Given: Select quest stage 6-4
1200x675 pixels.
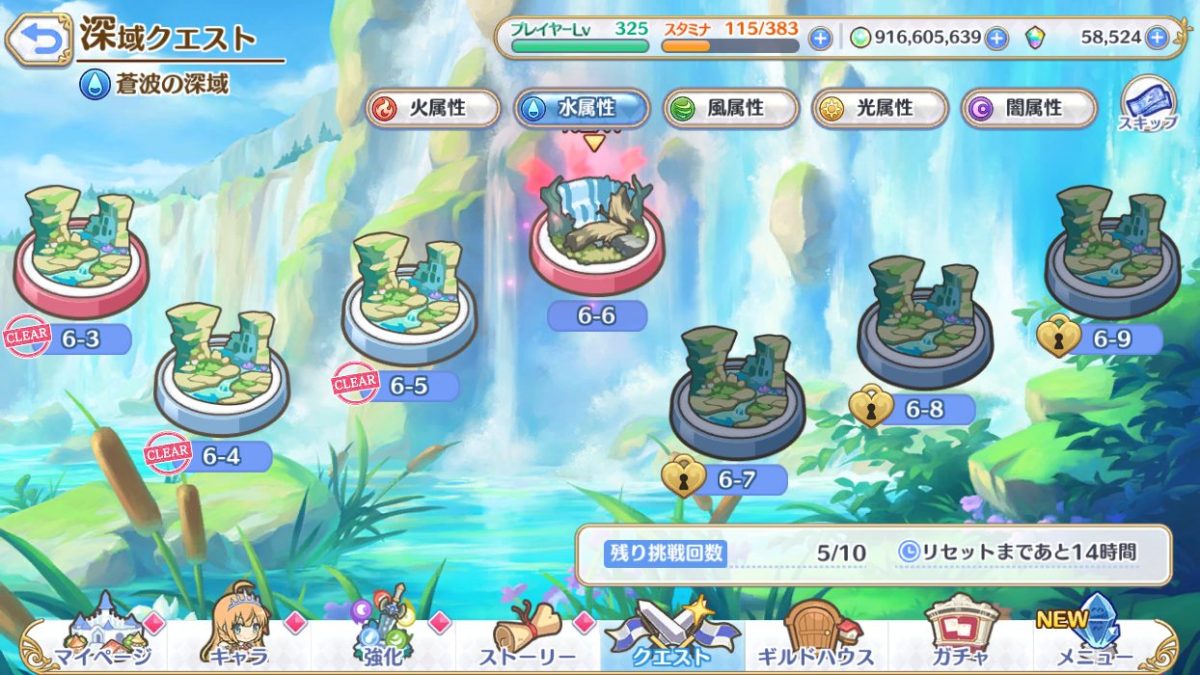Looking at the screenshot, I should click(x=221, y=365).
